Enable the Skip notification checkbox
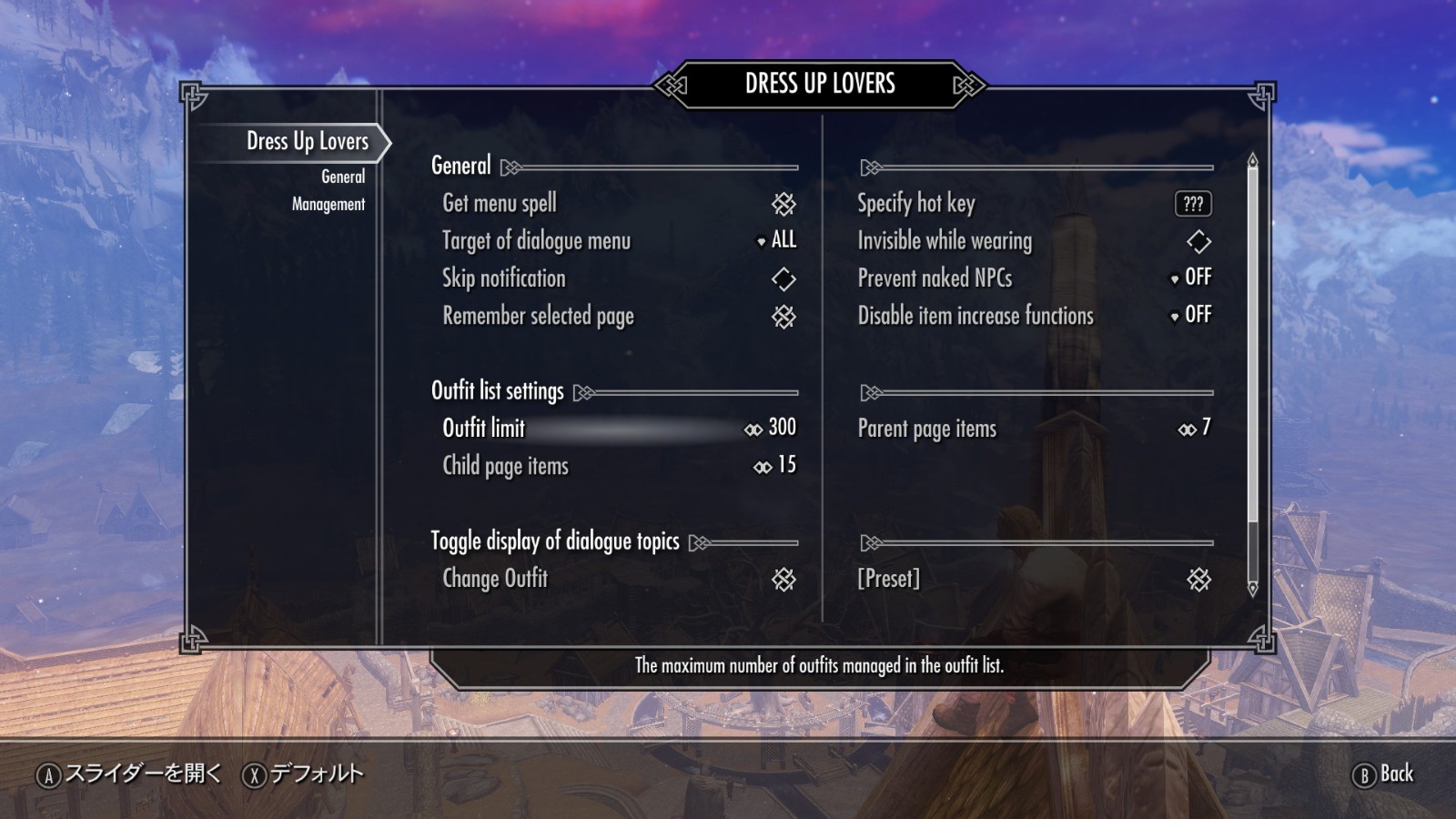This screenshot has width=1456, height=819. coord(783,278)
